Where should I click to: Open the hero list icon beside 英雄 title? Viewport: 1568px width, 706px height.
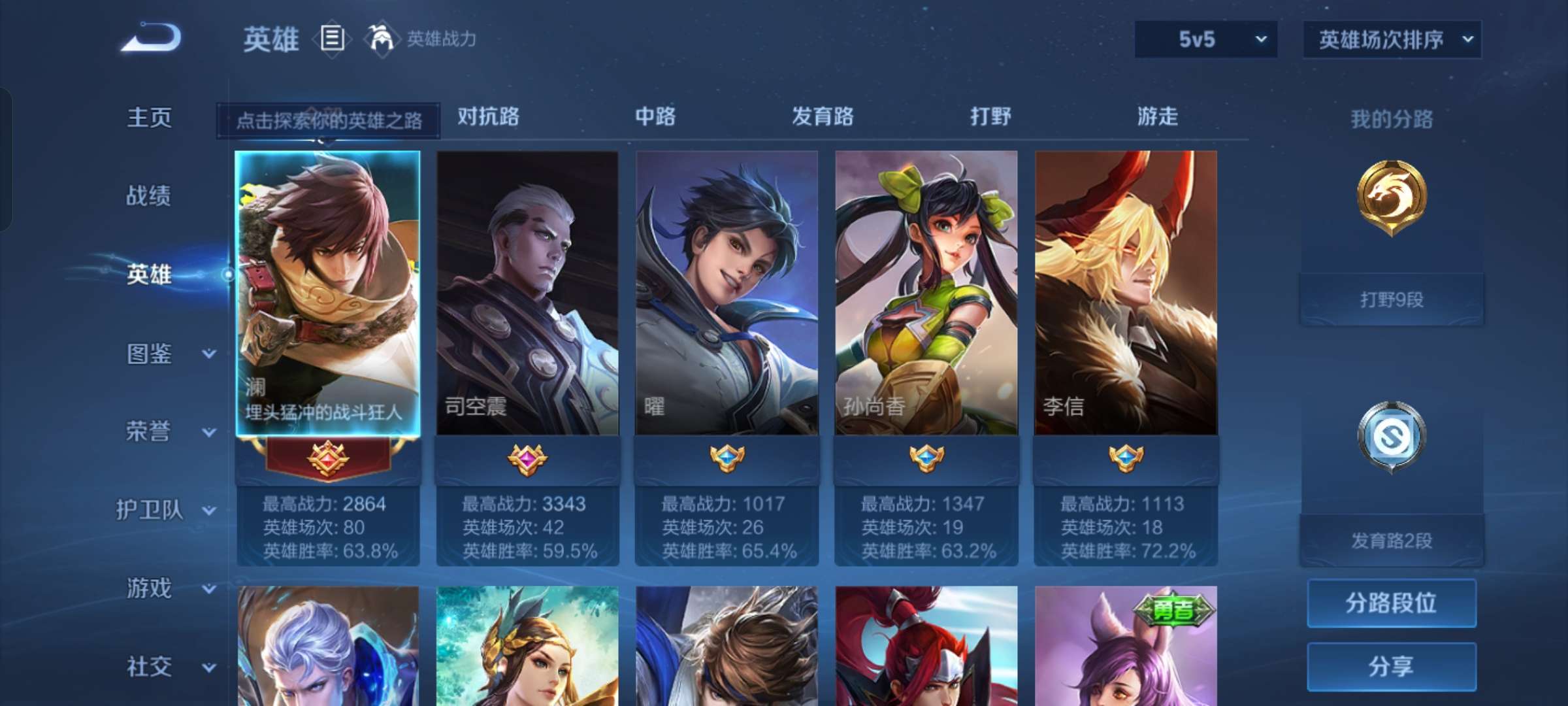point(331,39)
